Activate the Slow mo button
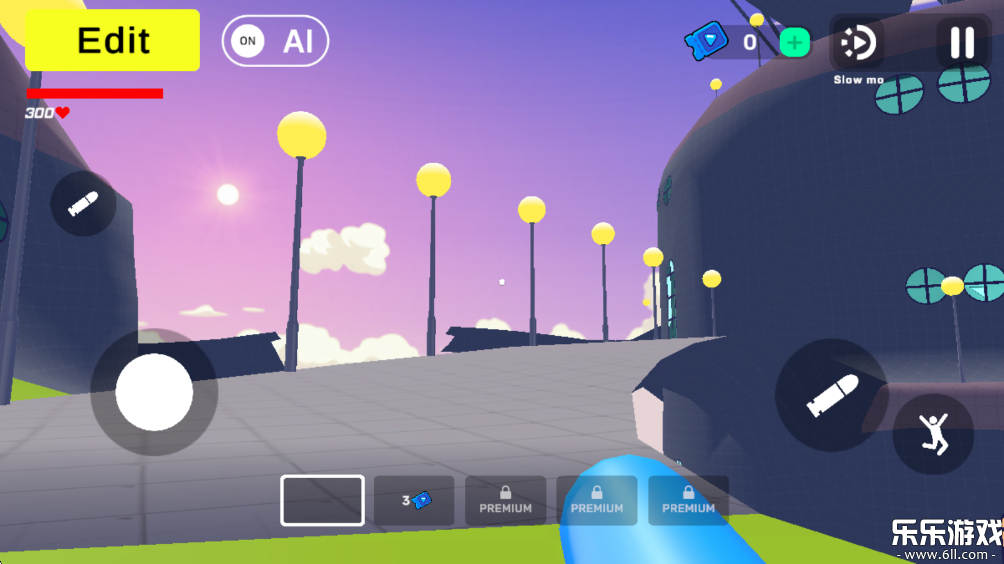 [x=857, y=44]
